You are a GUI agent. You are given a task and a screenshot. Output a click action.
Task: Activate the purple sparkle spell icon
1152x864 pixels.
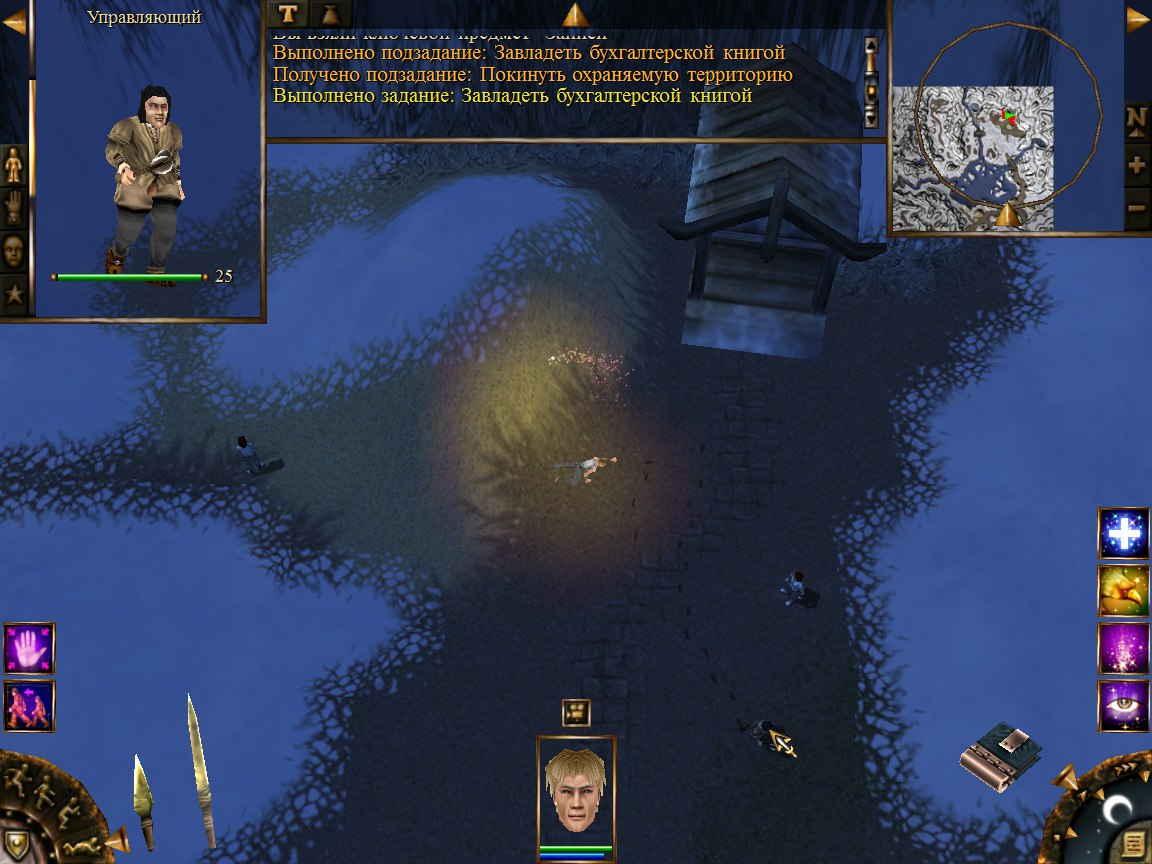tap(1123, 647)
